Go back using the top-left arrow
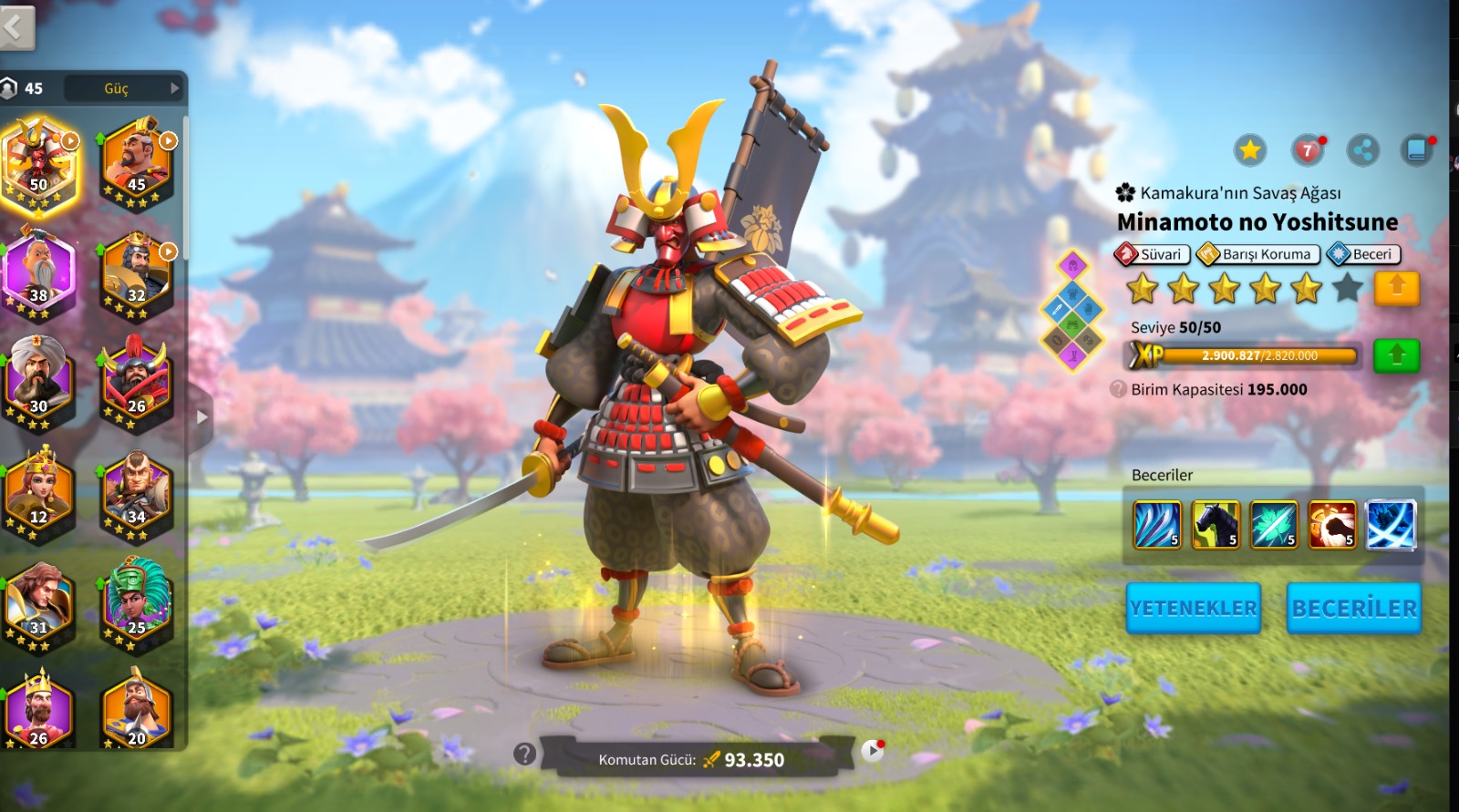 click(16, 27)
